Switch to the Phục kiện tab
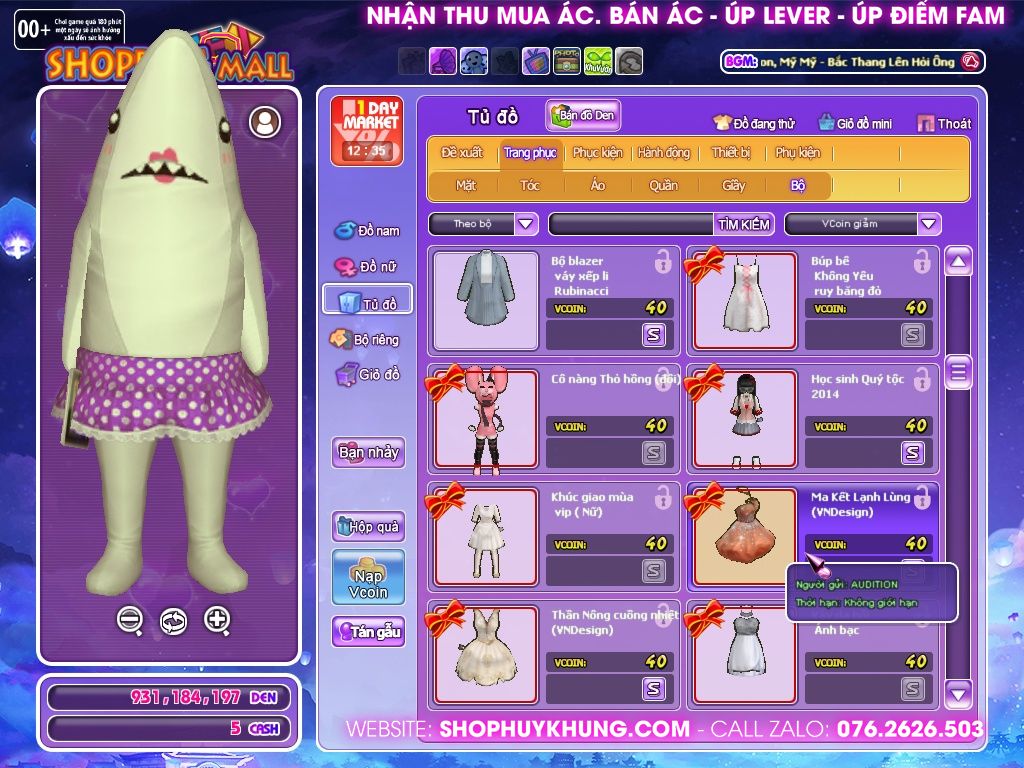 coord(597,153)
